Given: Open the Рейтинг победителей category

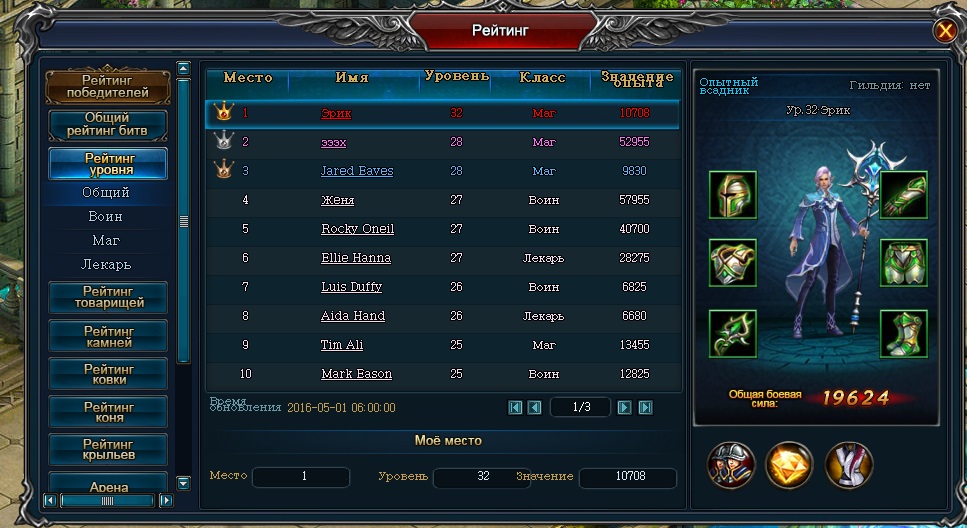Looking at the screenshot, I should (x=107, y=87).
